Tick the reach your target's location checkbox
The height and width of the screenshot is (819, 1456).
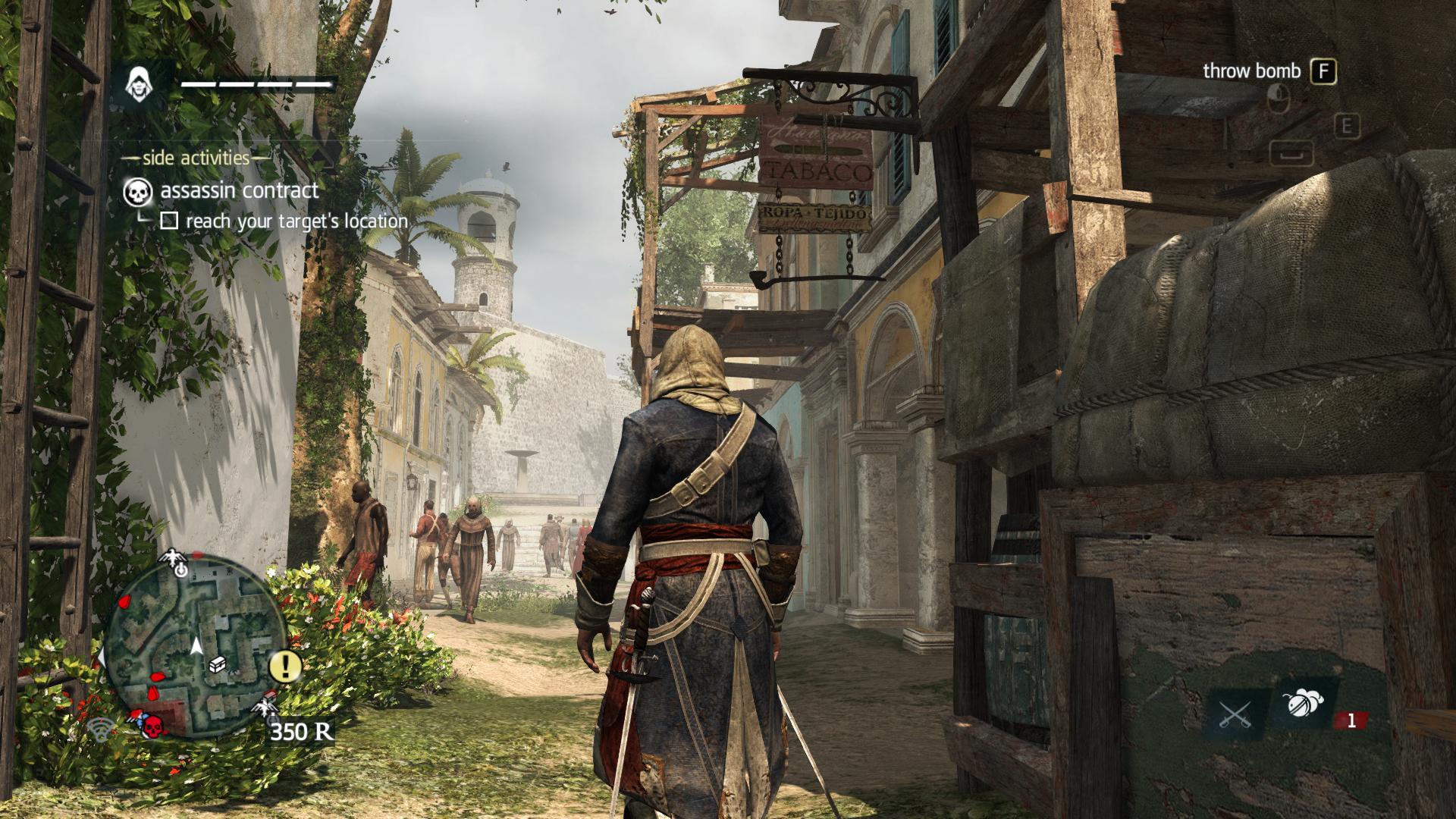coord(169,221)
